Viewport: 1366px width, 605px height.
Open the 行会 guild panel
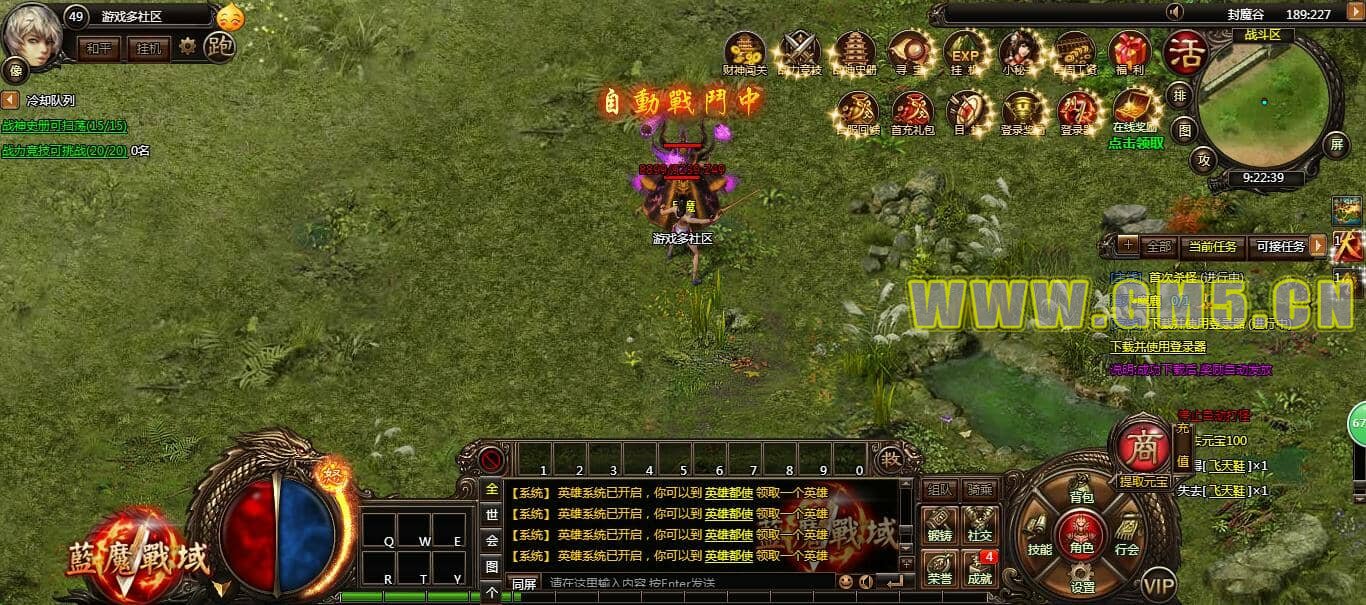[x=1127, y=540]
